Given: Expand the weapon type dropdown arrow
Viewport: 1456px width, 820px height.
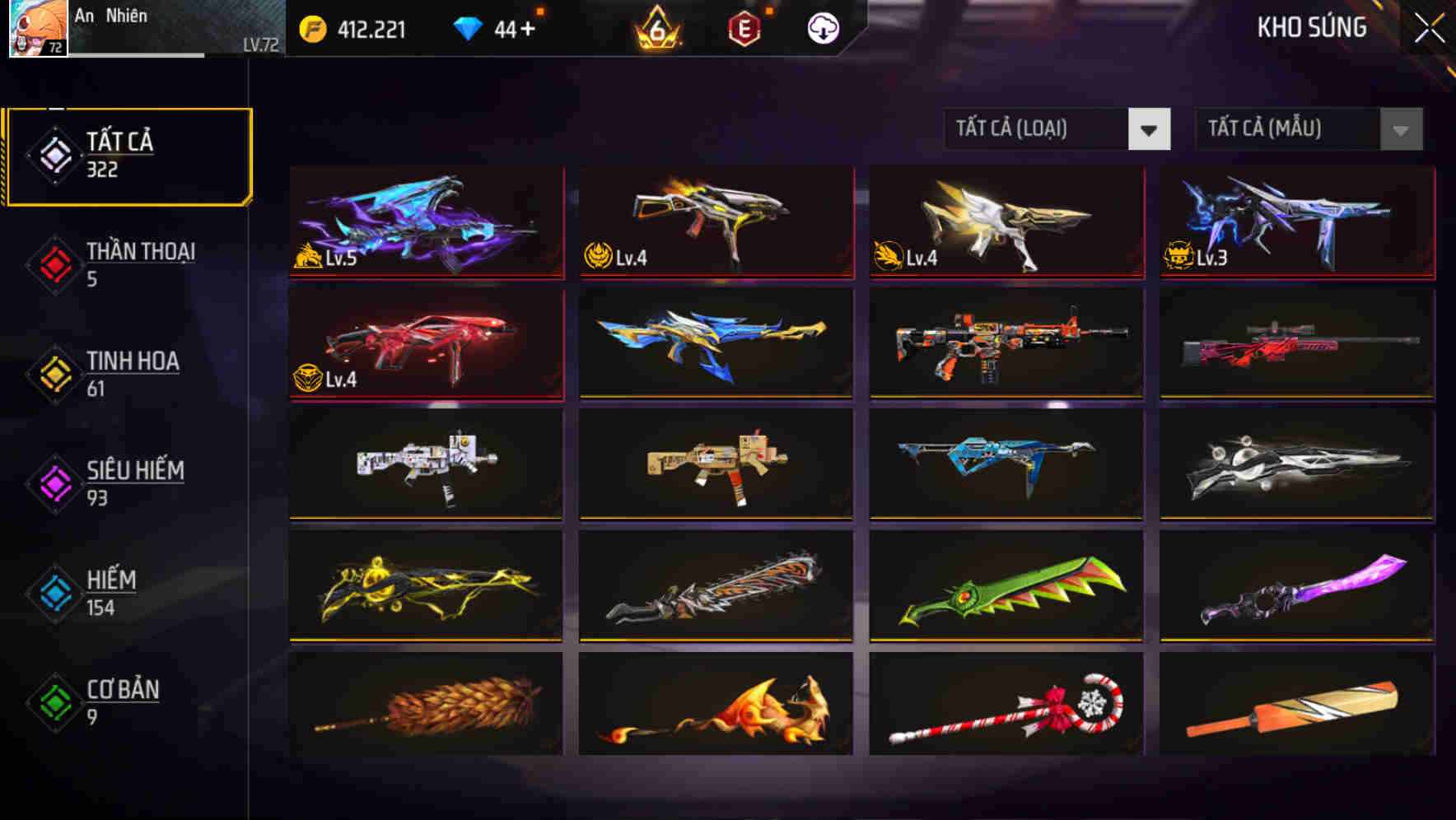Looking at the screenshot, I should pos(1150,129).
